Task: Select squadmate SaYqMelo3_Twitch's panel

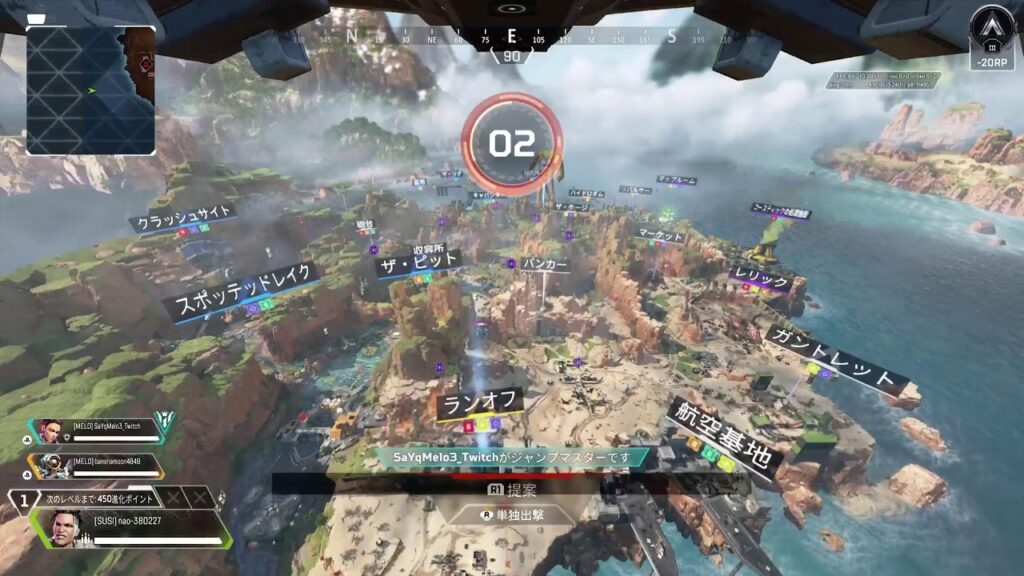Action: click(108, 431)
